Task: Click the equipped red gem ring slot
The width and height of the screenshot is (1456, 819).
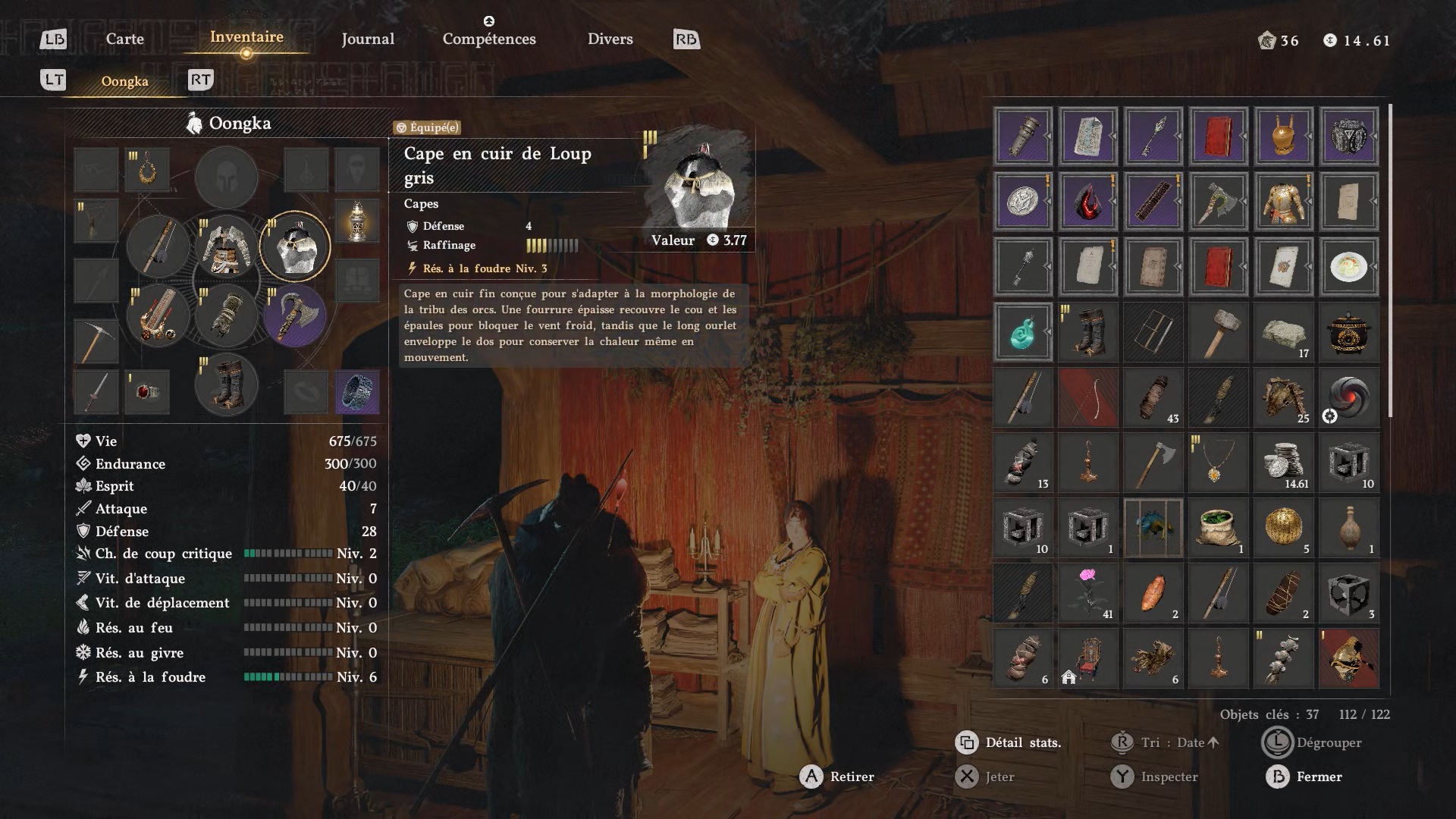Action: (147, 391)
